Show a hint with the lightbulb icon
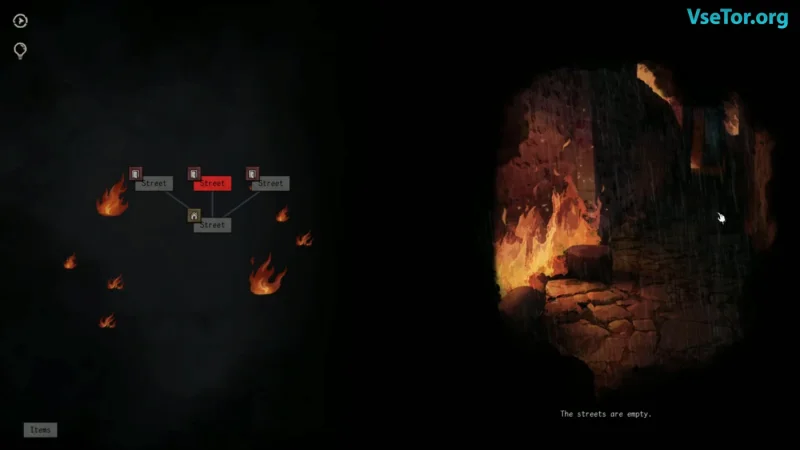Image resolution: width=800 pixels, height=450 pixels. point(20,50)
